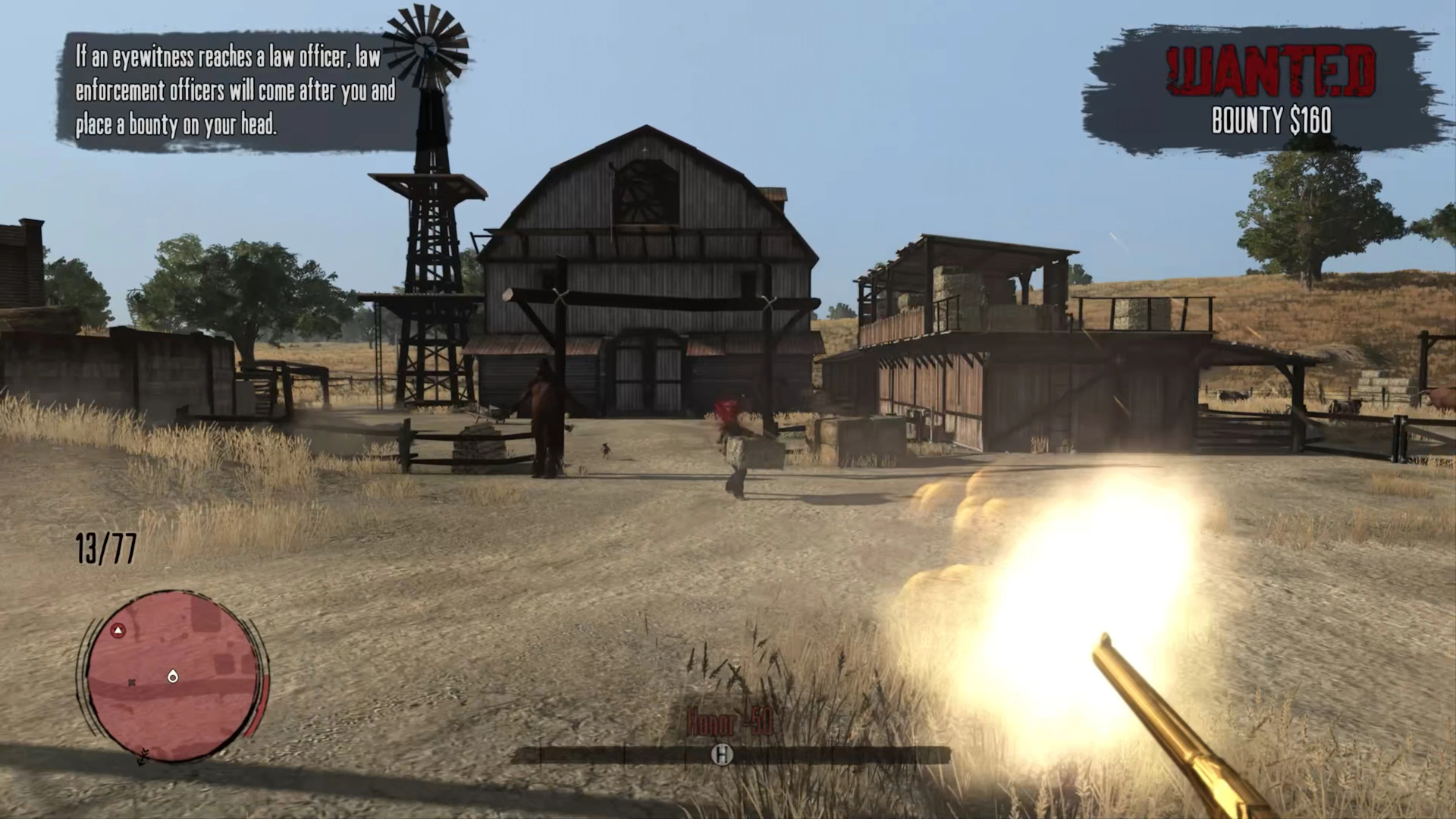The height and width of the screenshot is (819, 1456).
Task: Expand the Honor -50 notification
Action: 726,723
